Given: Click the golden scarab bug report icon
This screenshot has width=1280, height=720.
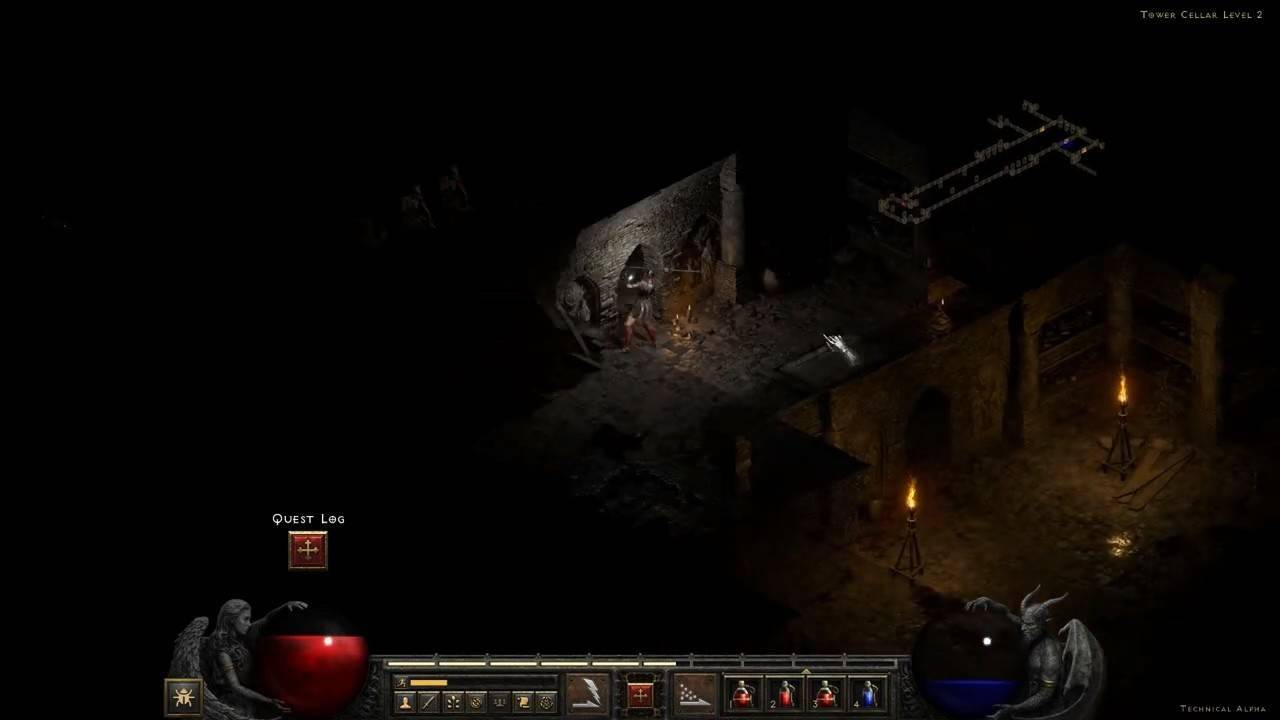Looking at the screenshot, I should 183,696.
